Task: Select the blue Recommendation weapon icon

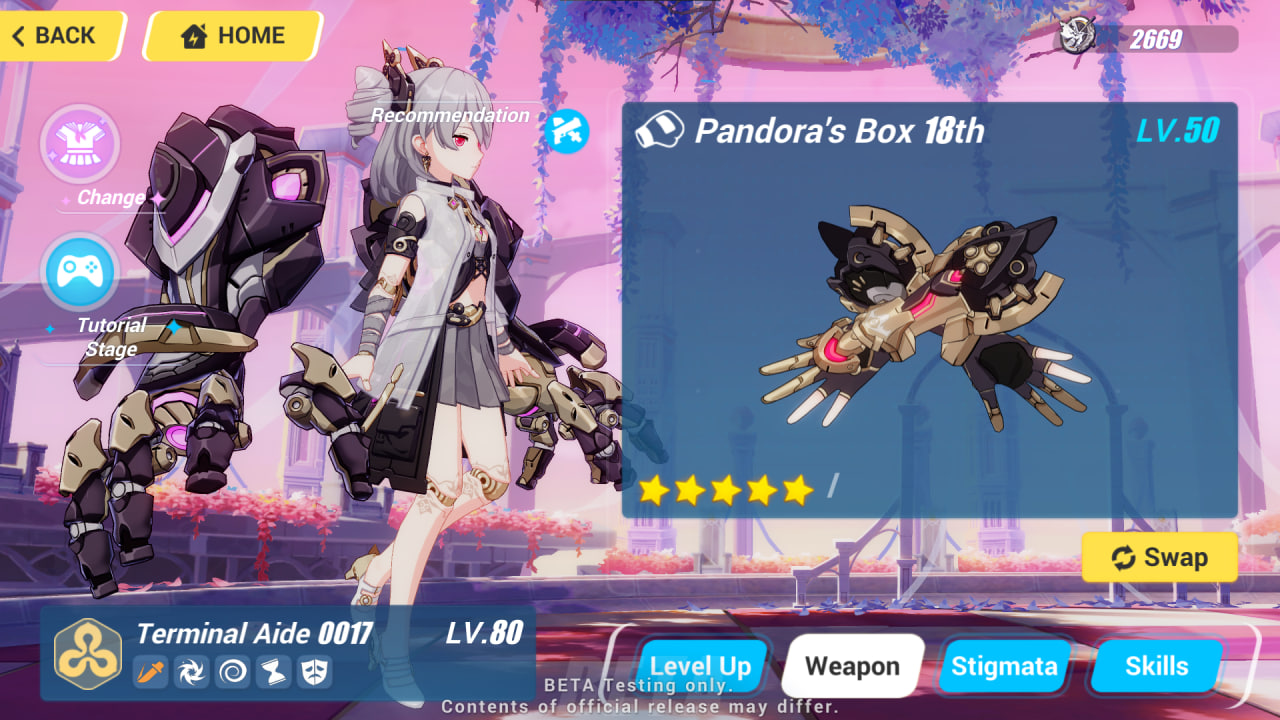Action: point(566,131)
